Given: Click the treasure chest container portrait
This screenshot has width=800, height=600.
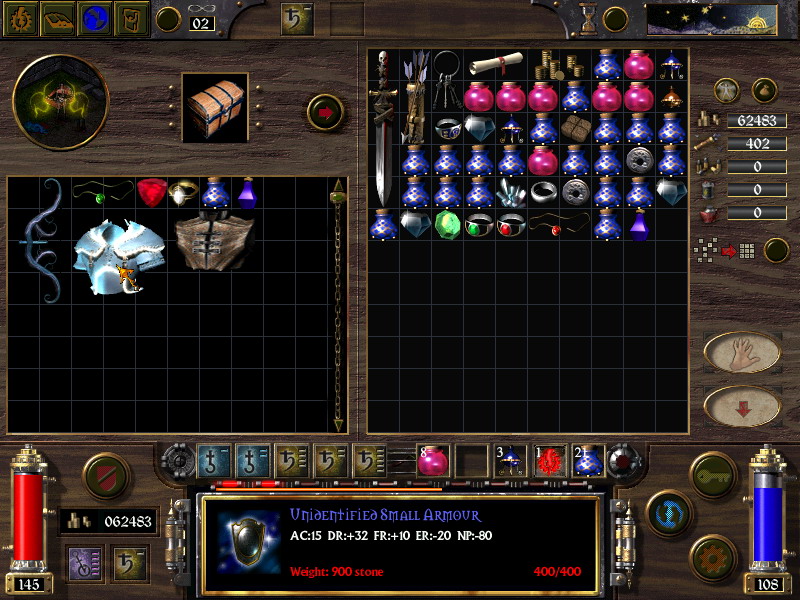Looking at the screenshot, I should click(217, 108).
